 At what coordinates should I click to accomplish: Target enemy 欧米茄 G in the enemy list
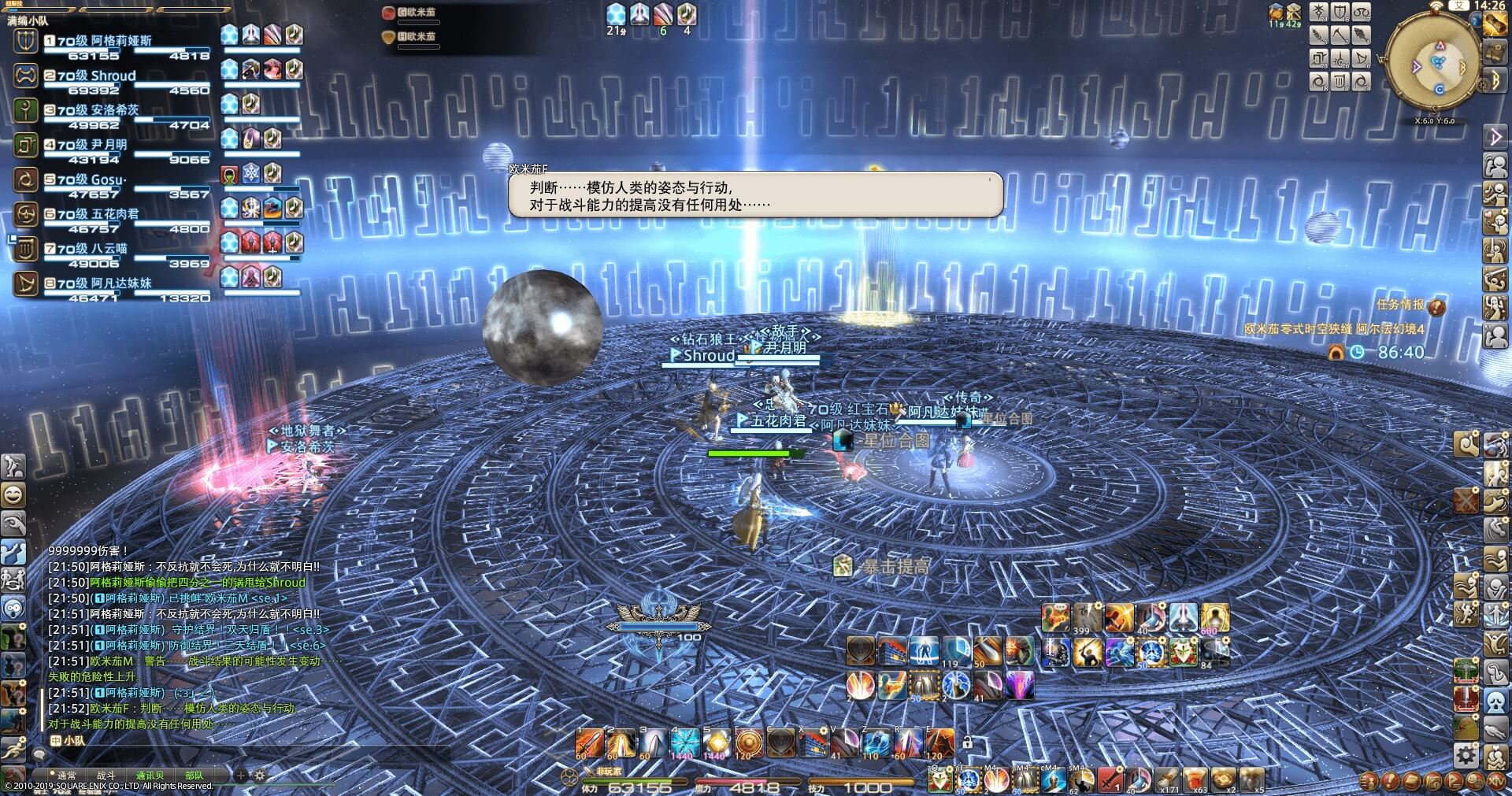417,13
